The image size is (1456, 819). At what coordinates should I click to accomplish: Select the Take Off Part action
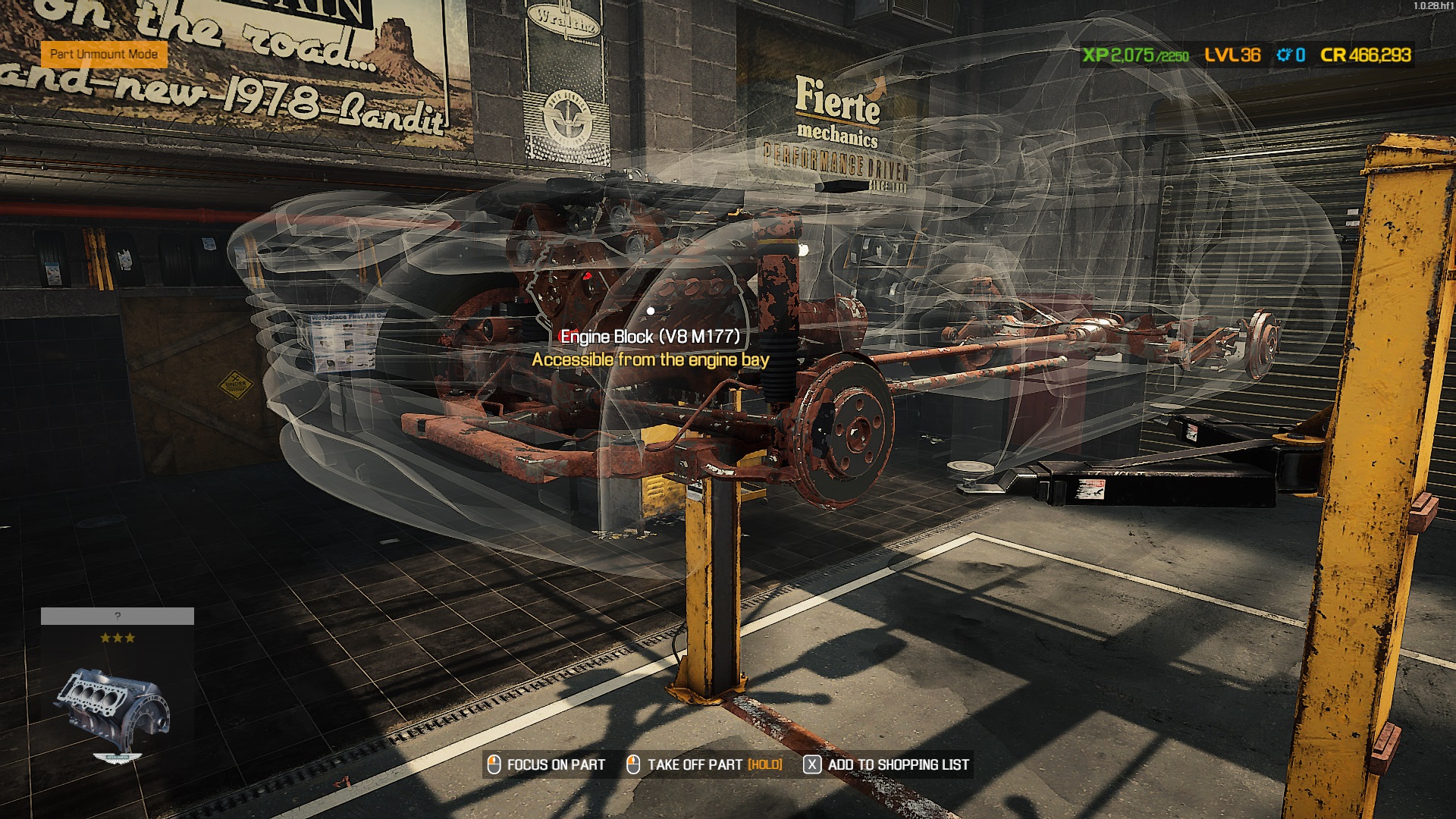pos(693,765)
